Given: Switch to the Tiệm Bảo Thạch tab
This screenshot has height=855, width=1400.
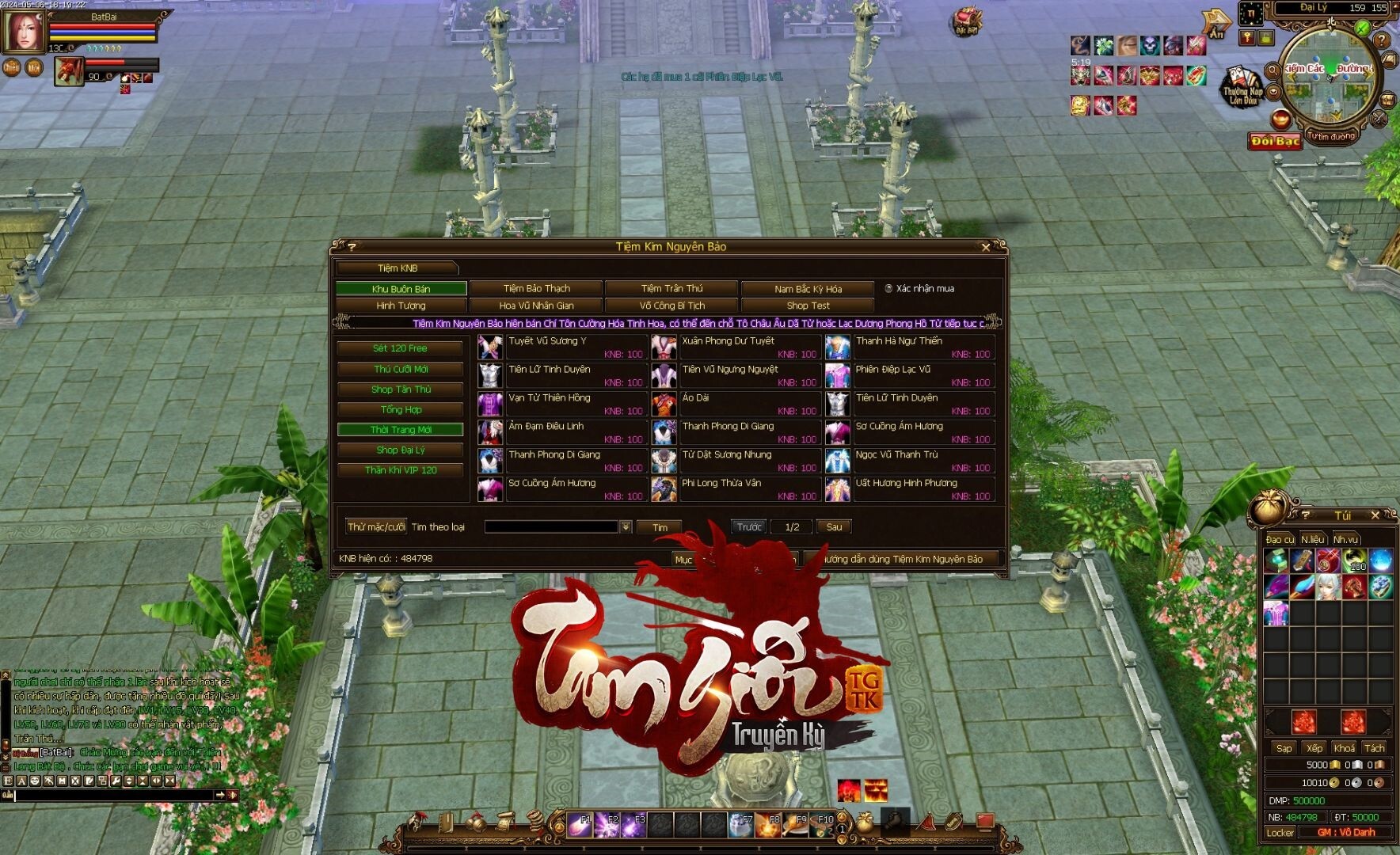Looking at the screenshot, I should (x=536, y=288).
